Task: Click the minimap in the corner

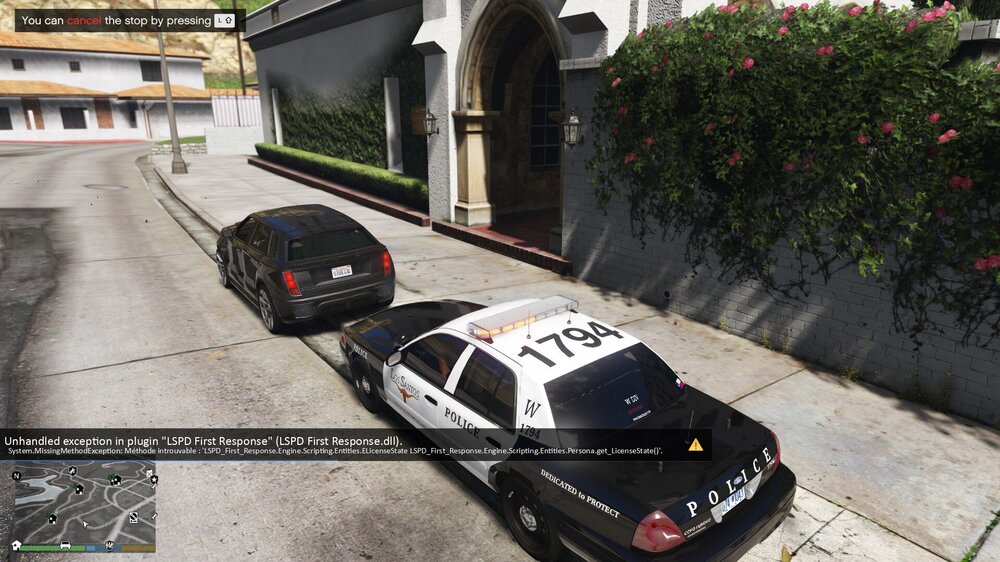Action: click(x=84, y=505)
